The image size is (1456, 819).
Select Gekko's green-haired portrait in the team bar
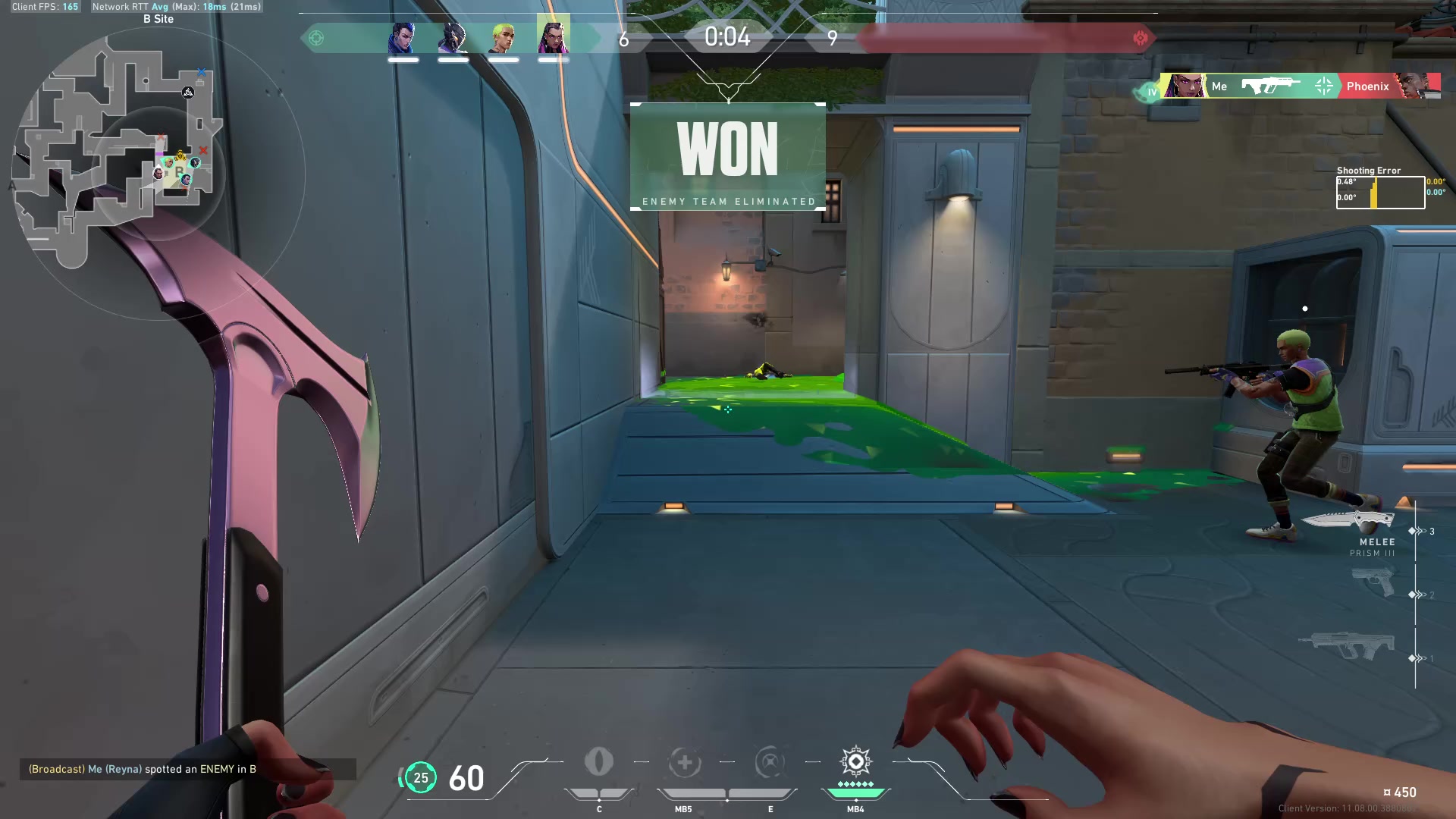coord(503,38)
